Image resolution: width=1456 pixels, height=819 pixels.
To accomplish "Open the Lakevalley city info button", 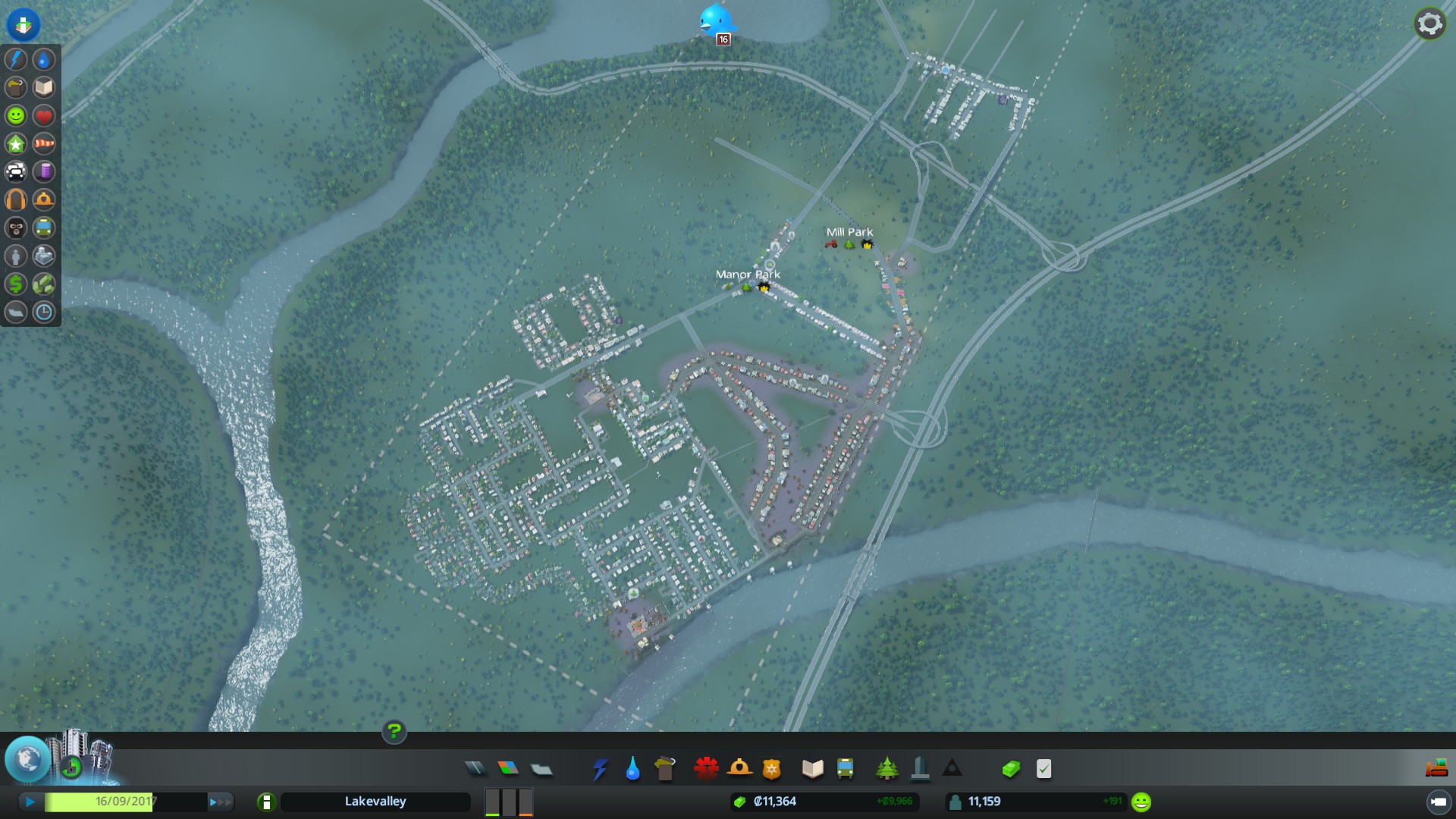I will point(266,802).
